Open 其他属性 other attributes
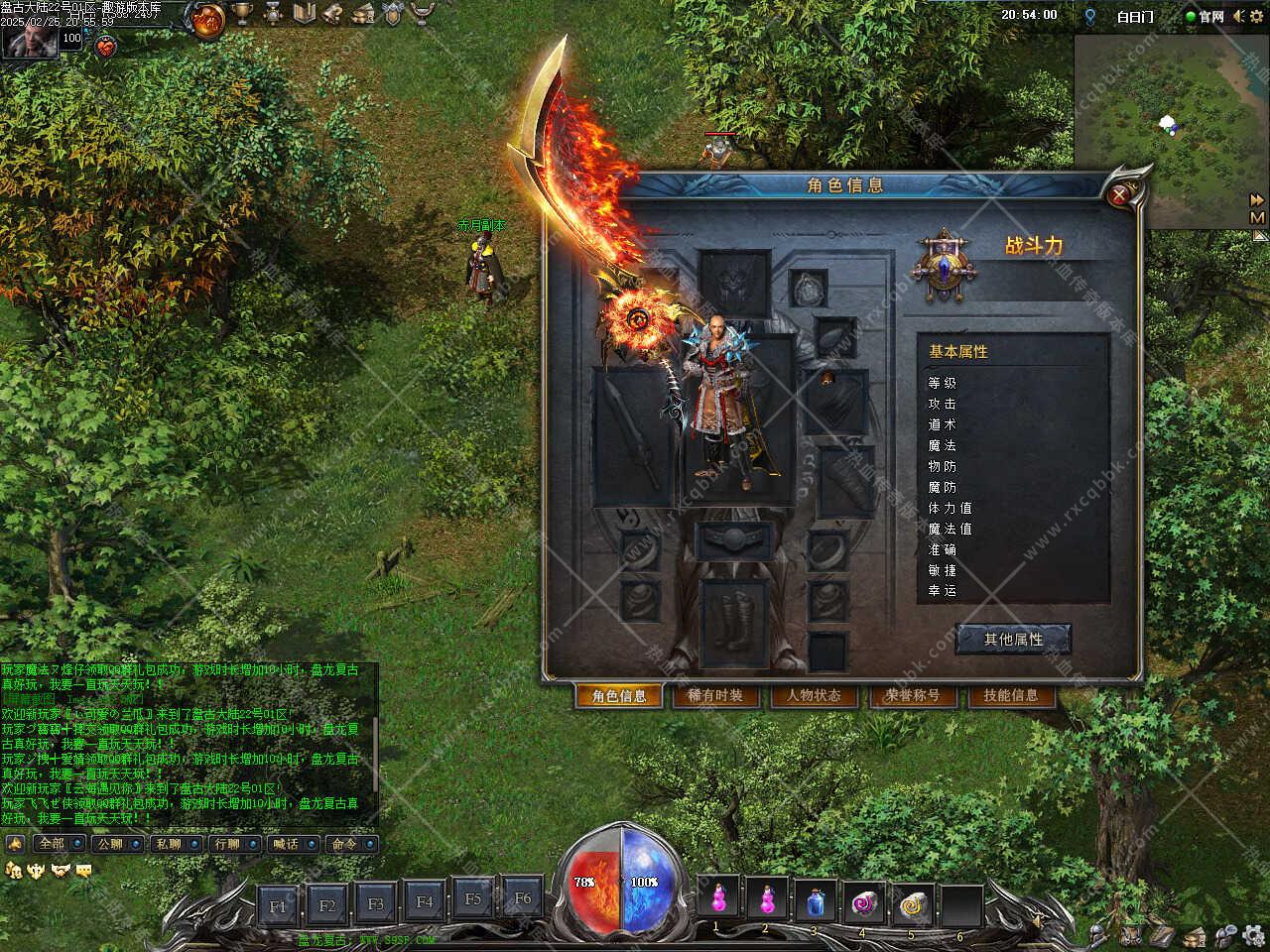Image resolution: width=1270 pixels, height=952 pixels. point(1013,640)
